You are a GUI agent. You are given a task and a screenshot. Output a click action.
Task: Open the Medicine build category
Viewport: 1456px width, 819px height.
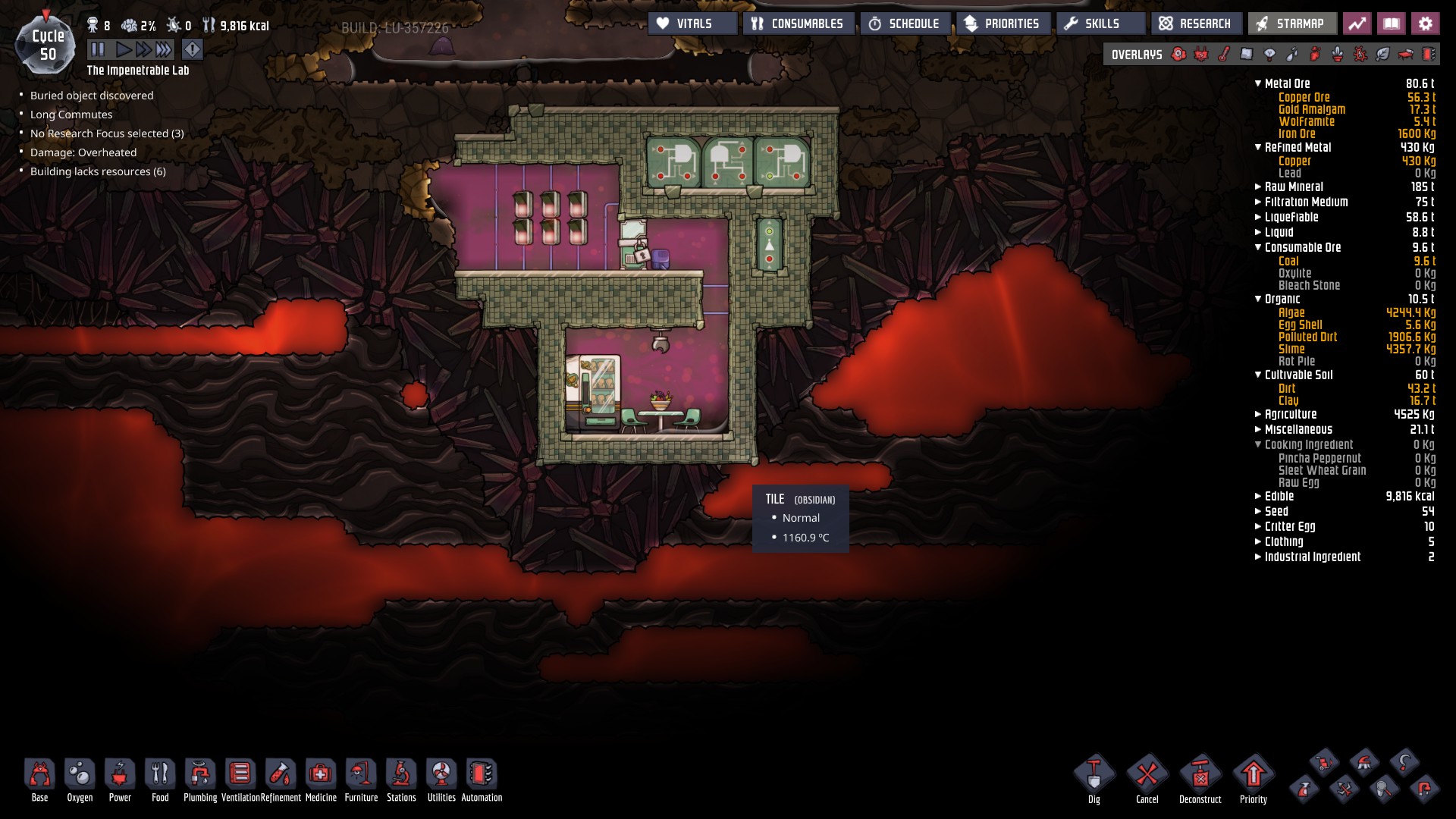click(322, 774)
